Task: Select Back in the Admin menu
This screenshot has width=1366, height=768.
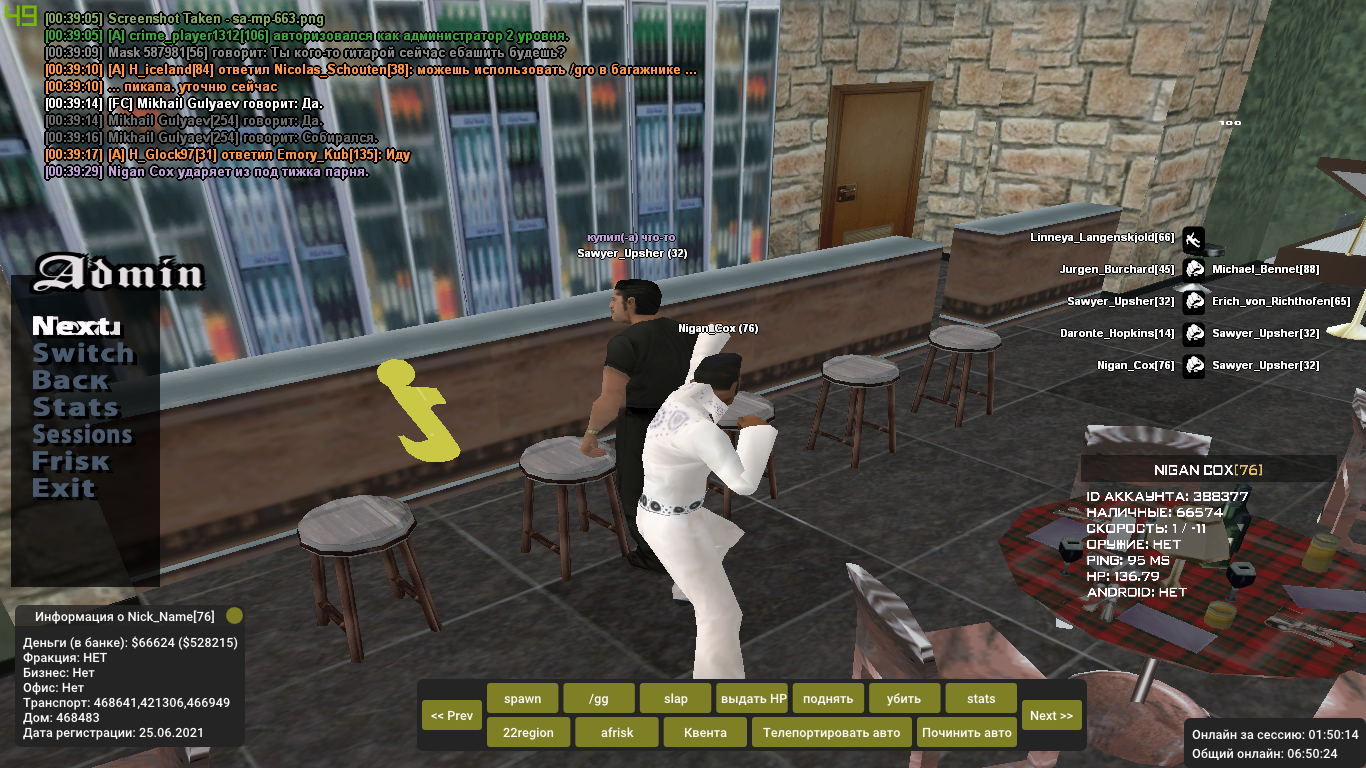Action: pos(70,380)
